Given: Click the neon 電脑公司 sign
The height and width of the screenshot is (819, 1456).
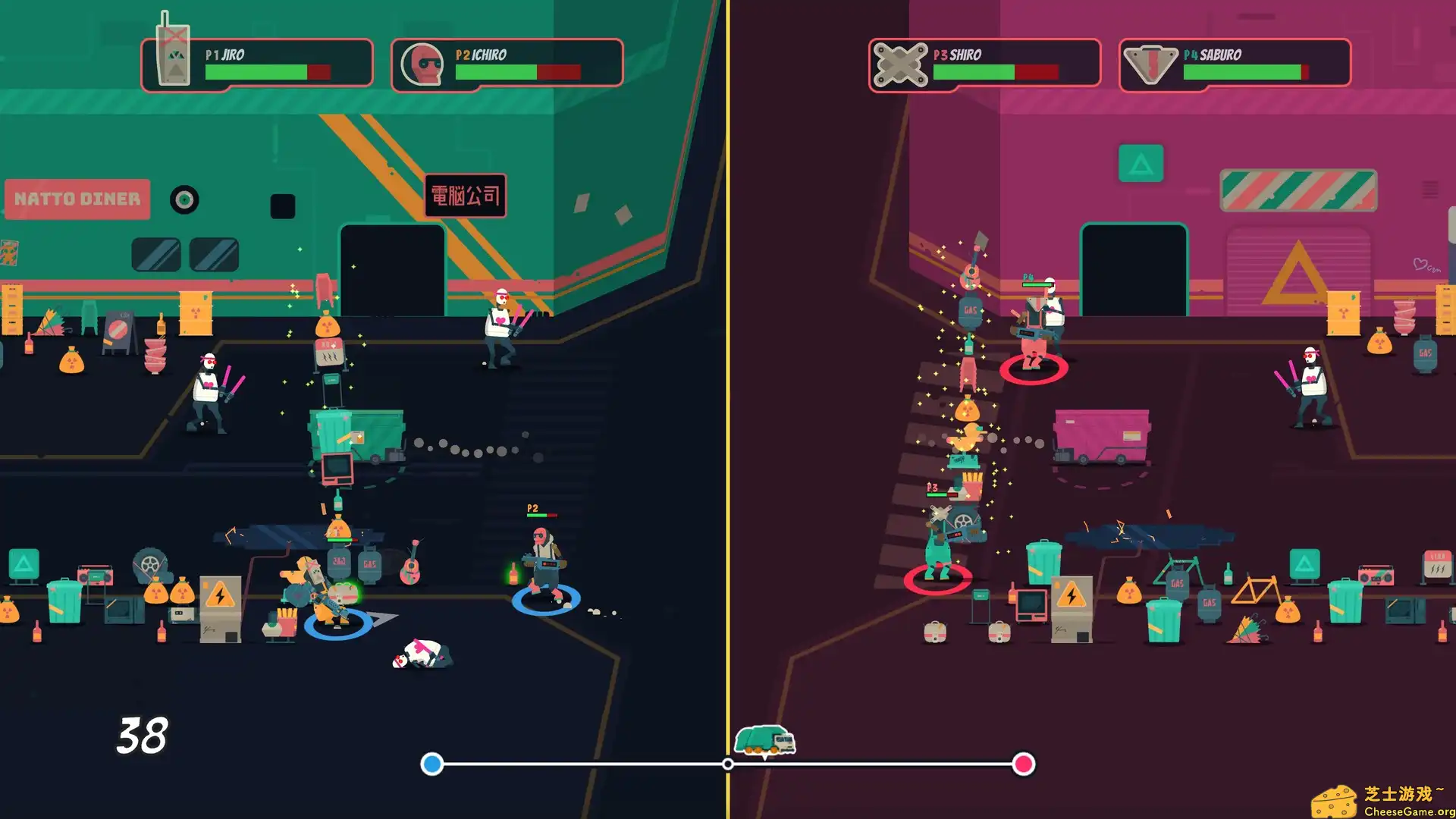Looking at the screenshot, I should coord(464,196).
